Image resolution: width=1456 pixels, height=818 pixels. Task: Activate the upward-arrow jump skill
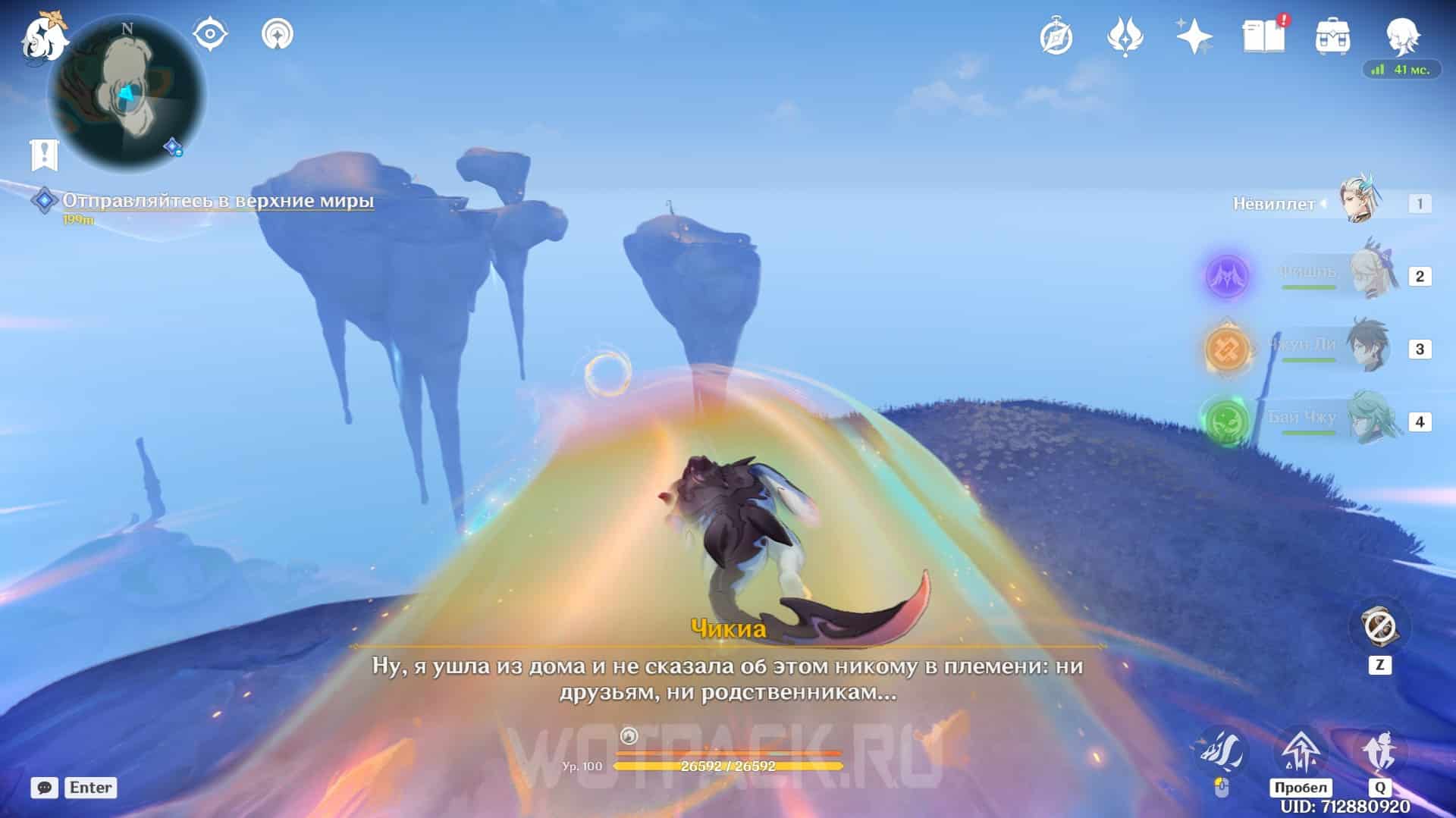click(1300, 751)
